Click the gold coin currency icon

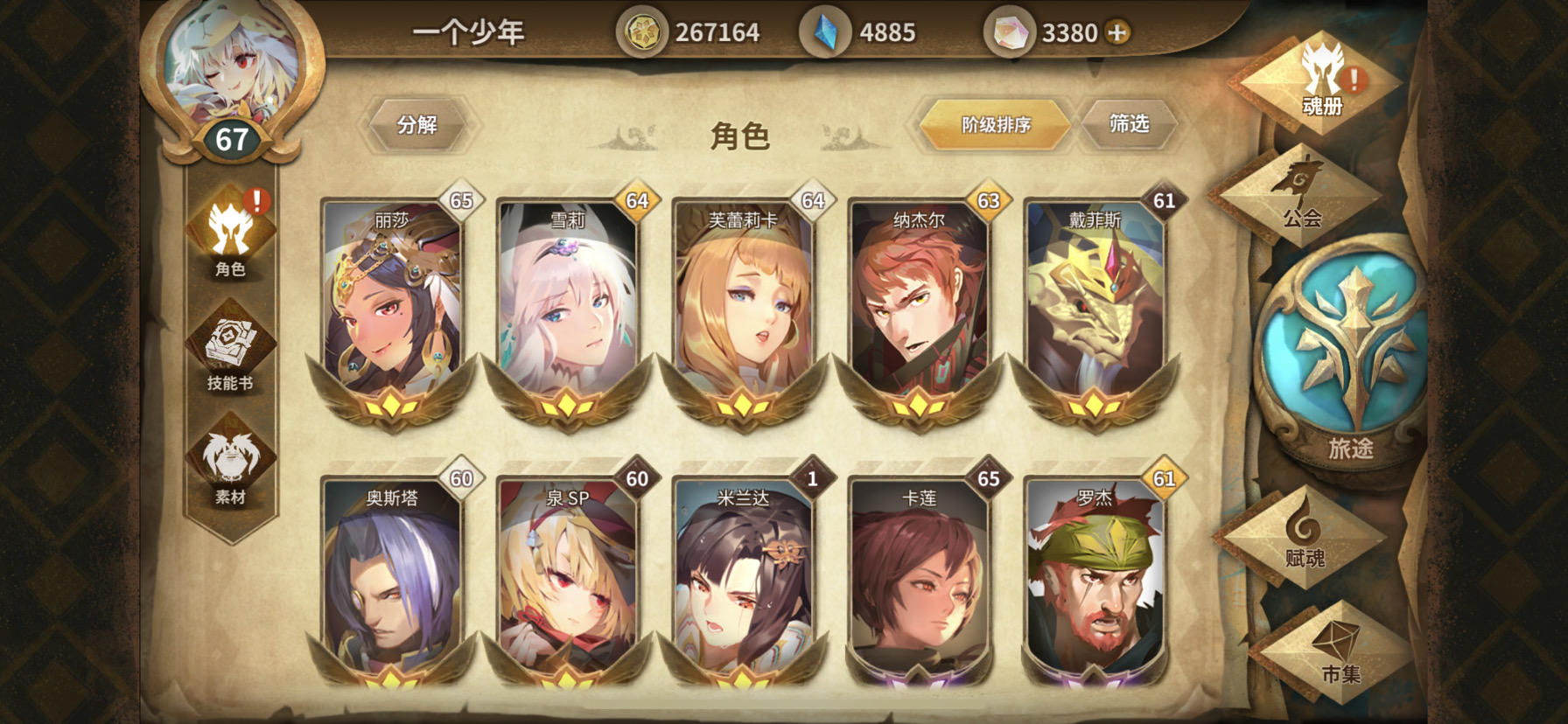coord(643,32)
